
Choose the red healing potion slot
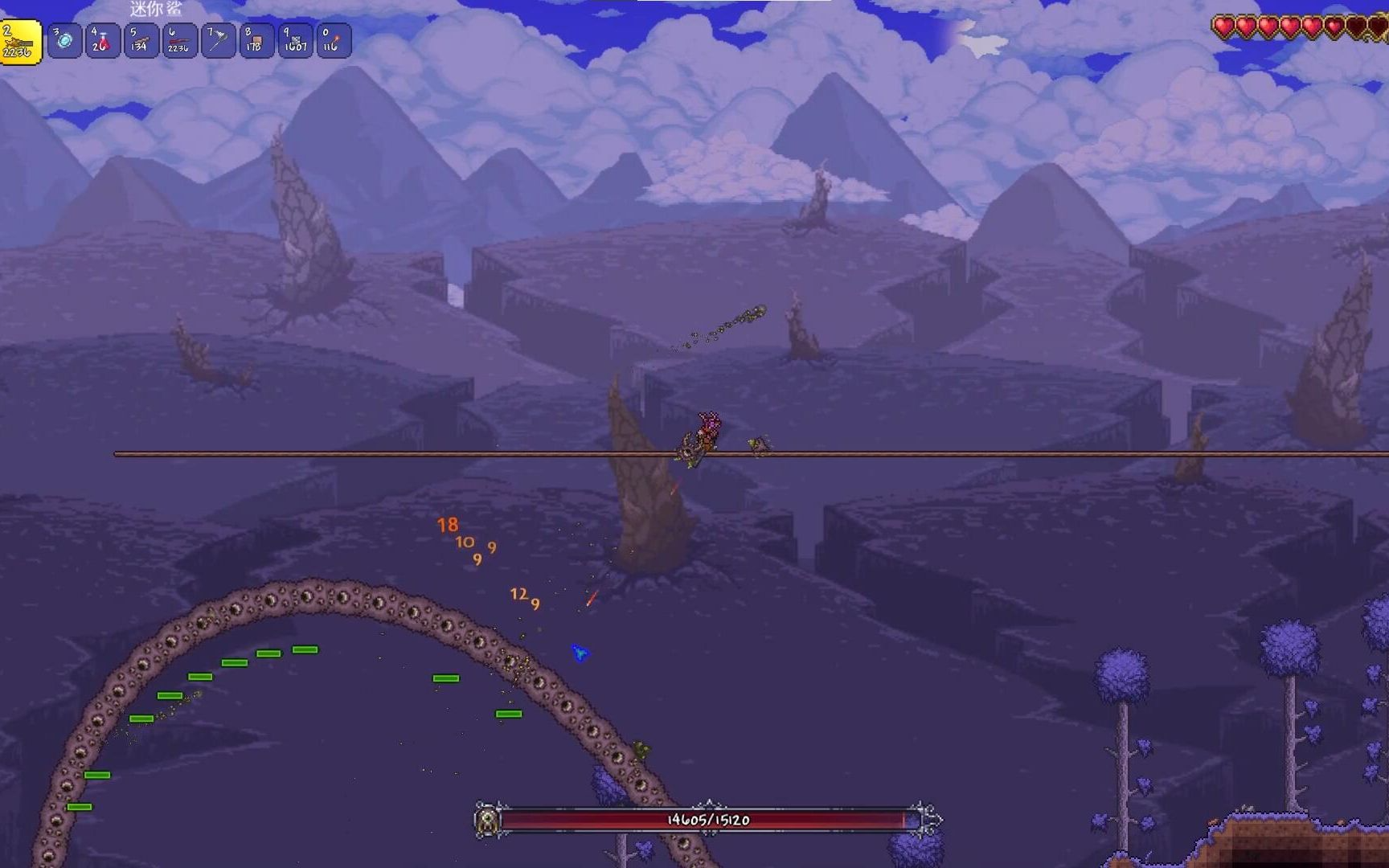[102, 41]
